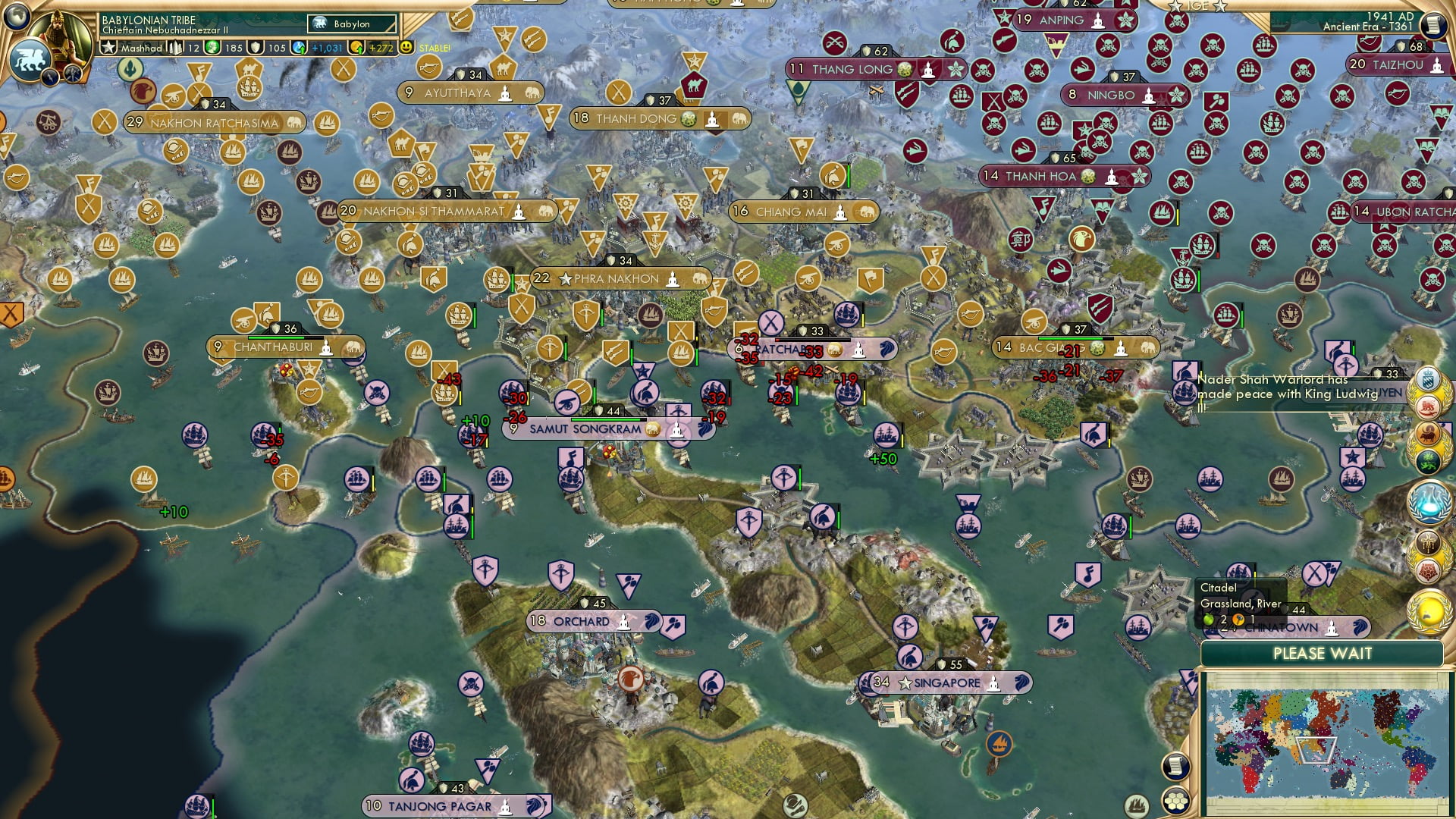Viewport: 1456px width, 819px height.
Task: Click the red lion civilization notification circle
Action: pos(1428,407)
